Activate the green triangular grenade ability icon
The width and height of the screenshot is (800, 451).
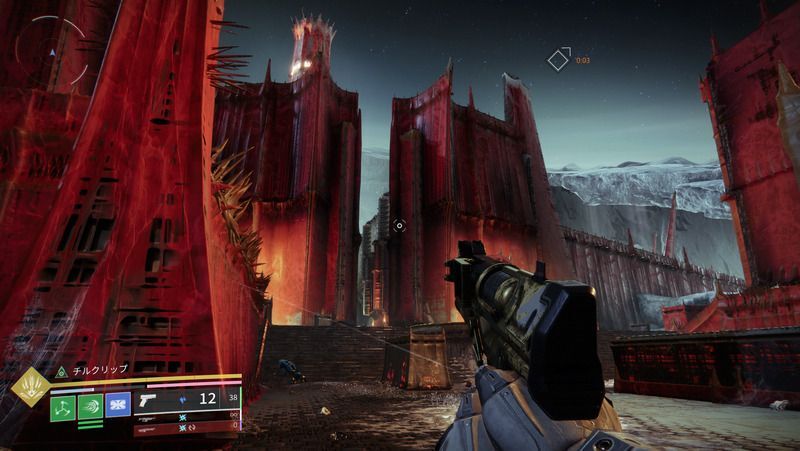tap(63, 406)
